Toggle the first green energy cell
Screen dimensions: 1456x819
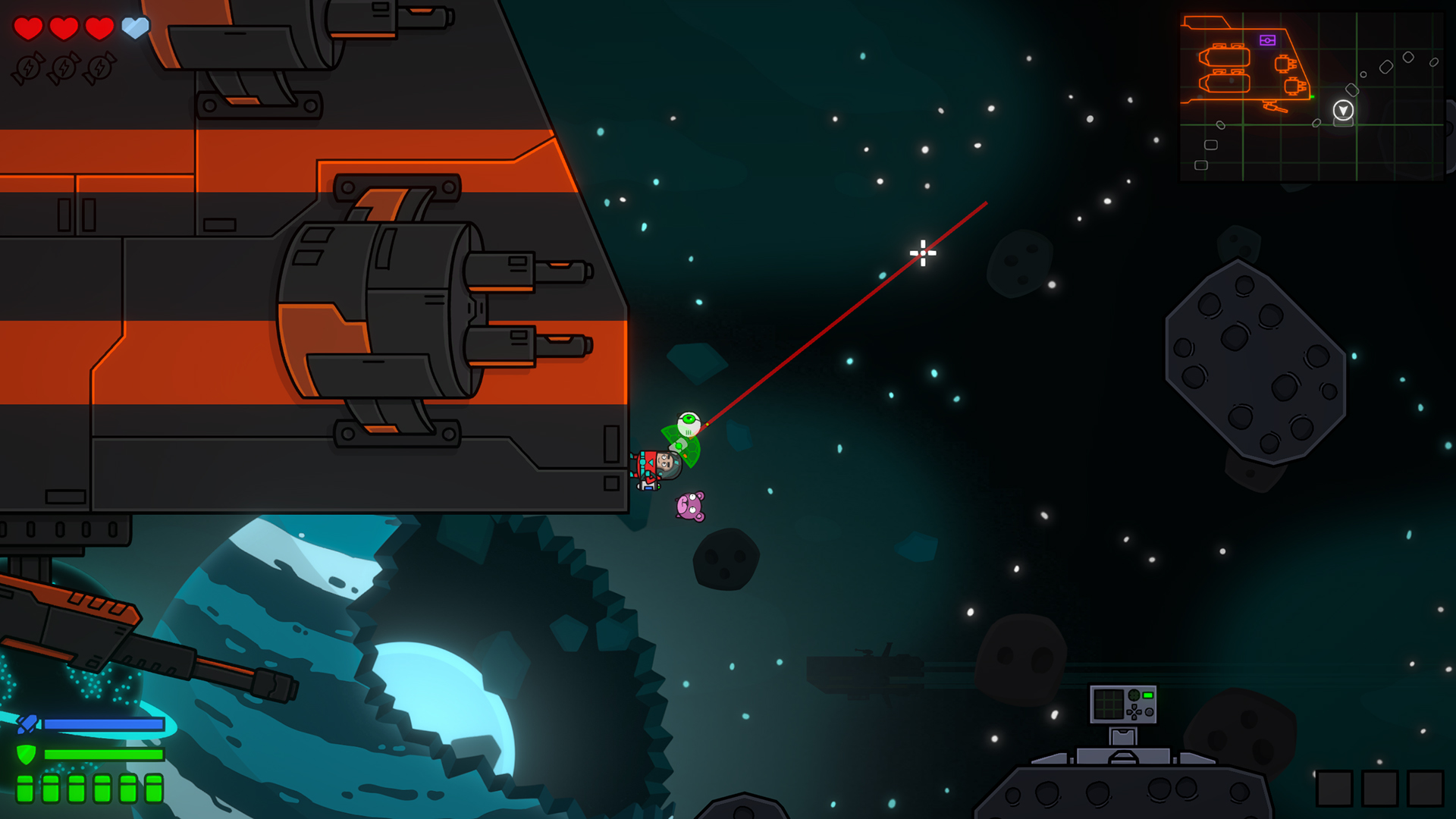pyautogui.click(x=25, y=789)
